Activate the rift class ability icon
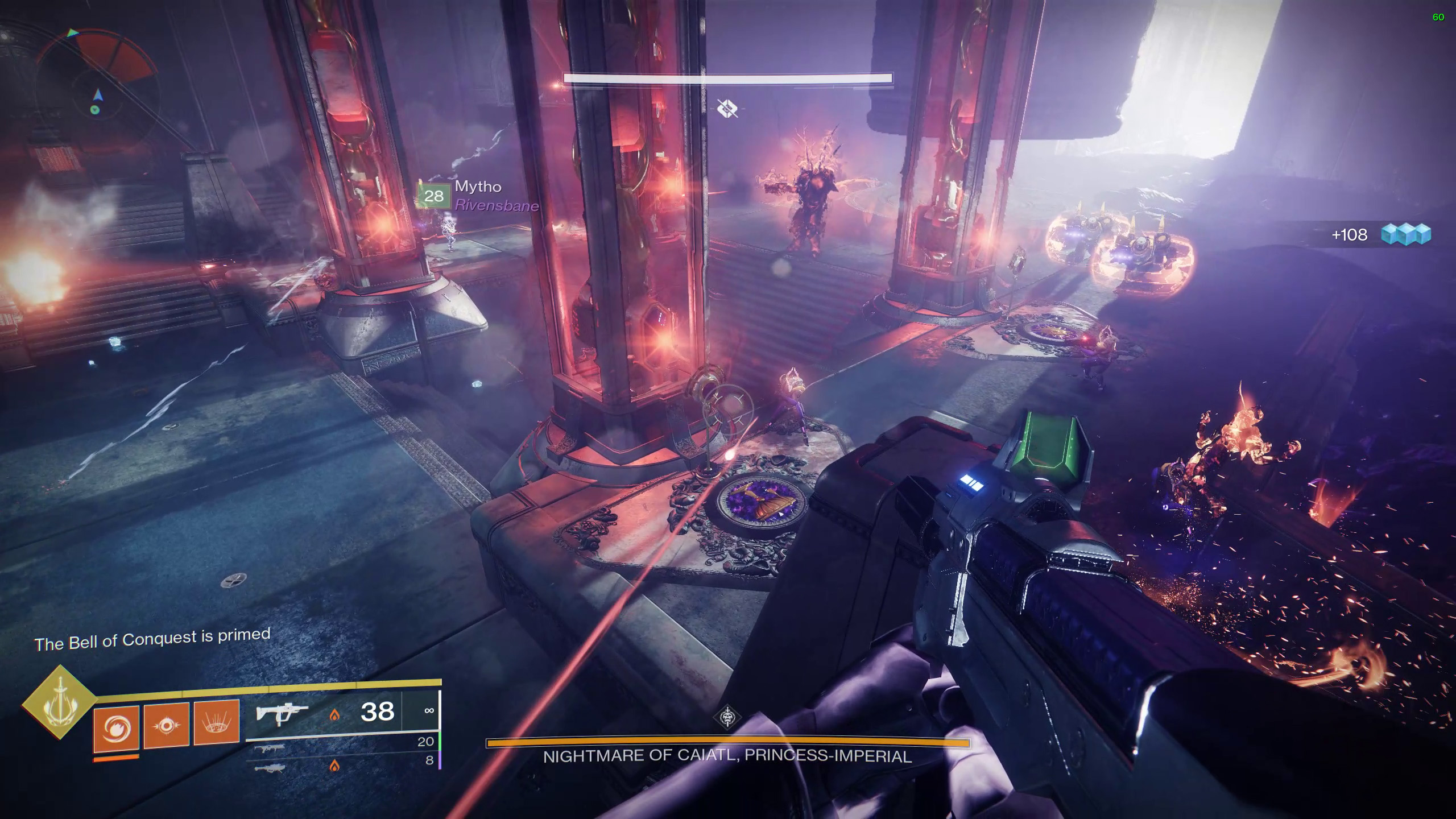Image resolution: width=1456 pixels, height=819 pixels. (x=217, y=722)
